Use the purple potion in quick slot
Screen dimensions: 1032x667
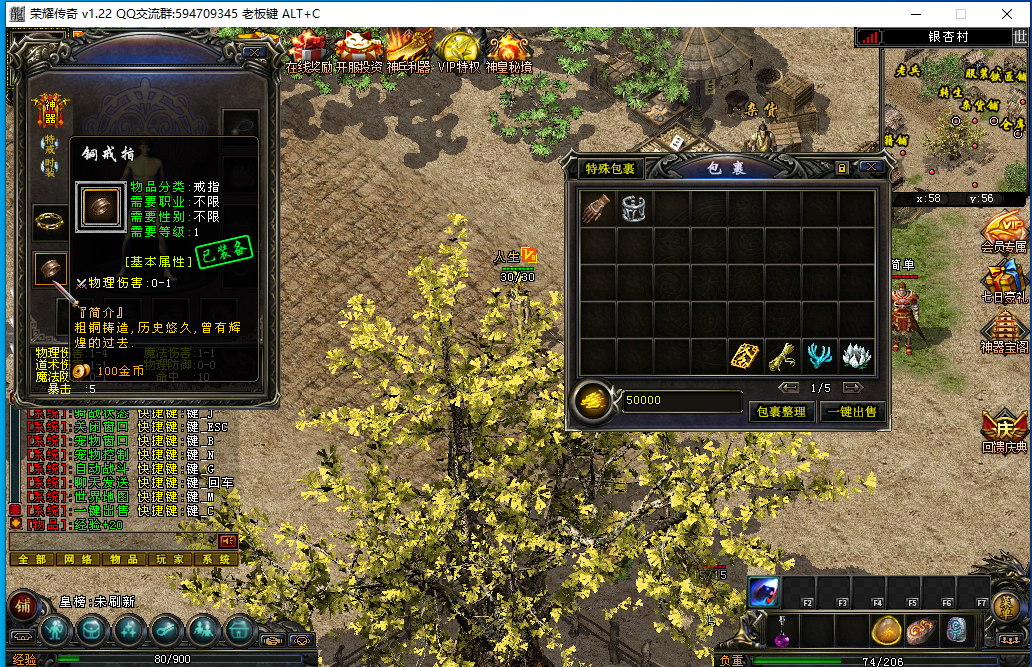(x=781, y=632)
